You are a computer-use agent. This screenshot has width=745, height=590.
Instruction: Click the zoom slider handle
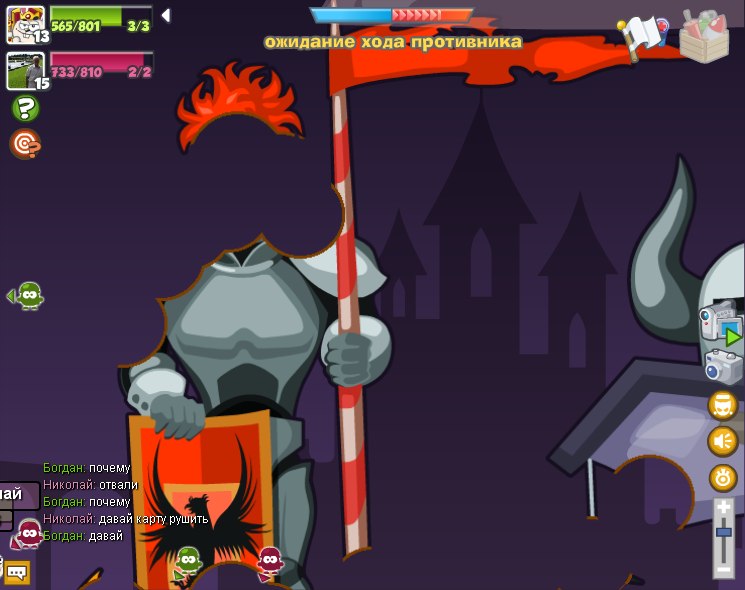coord(724,531)
